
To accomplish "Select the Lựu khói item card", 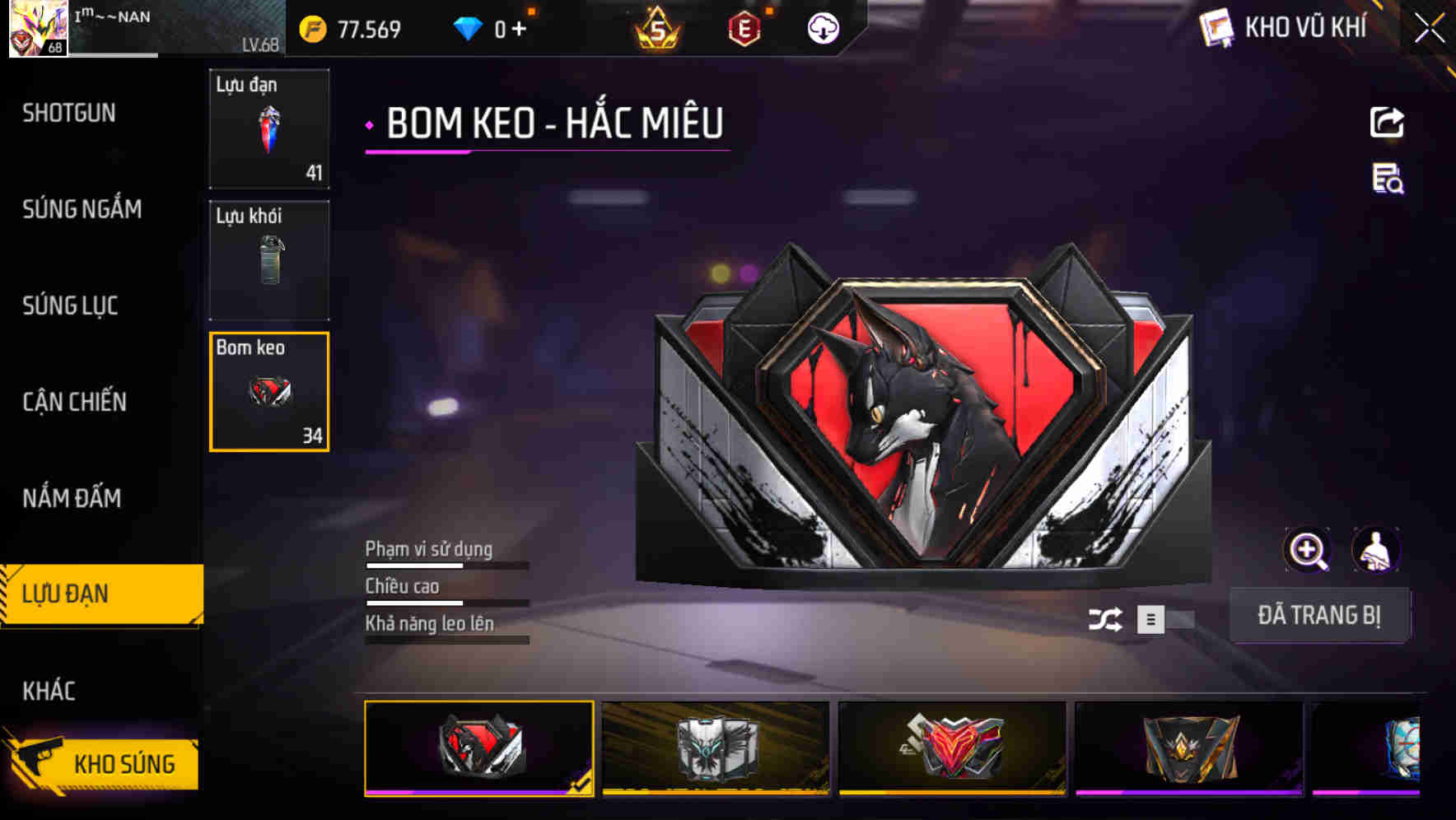I will [269, 259].
